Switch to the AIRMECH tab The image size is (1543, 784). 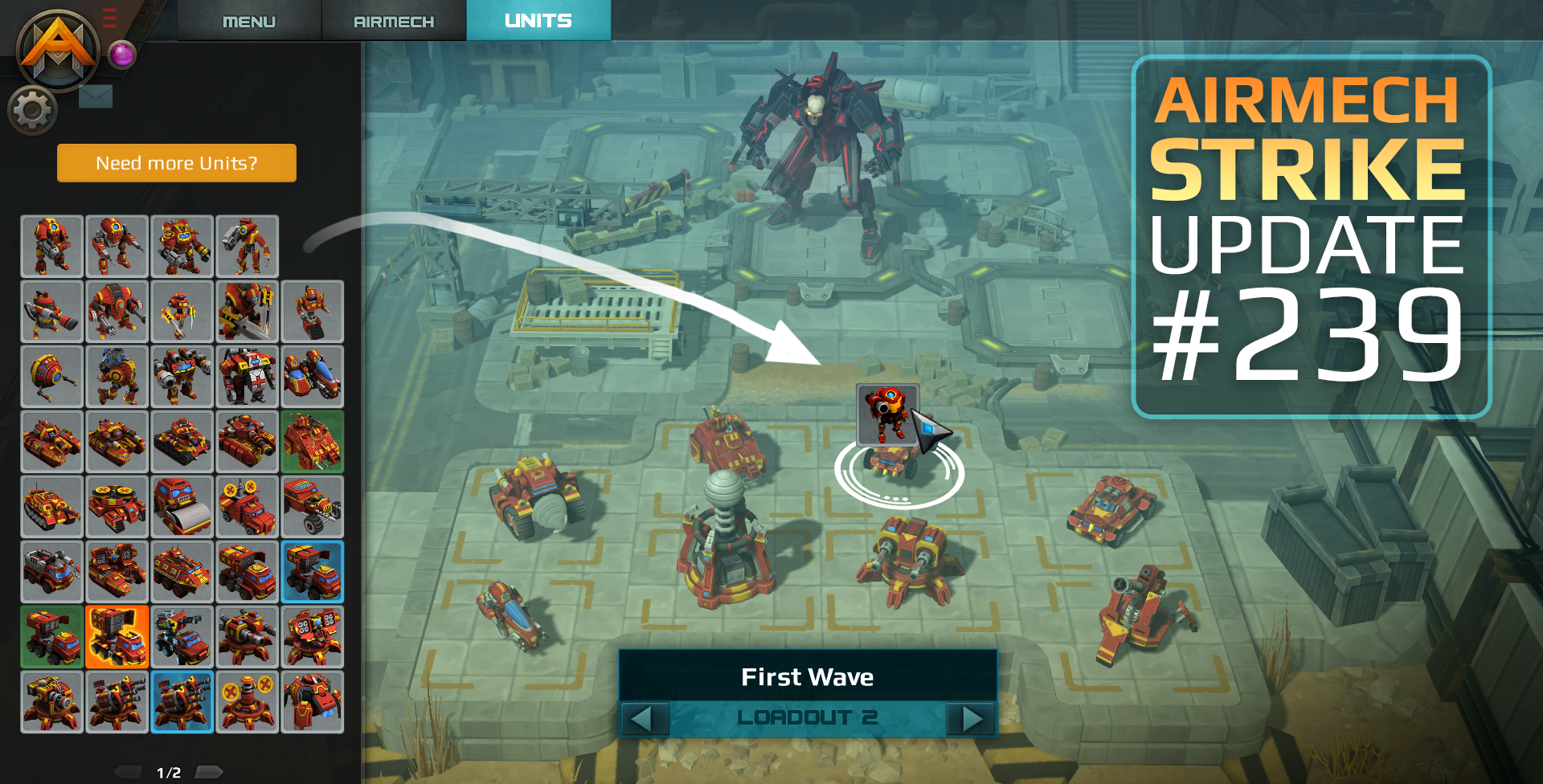coord(393,21)
